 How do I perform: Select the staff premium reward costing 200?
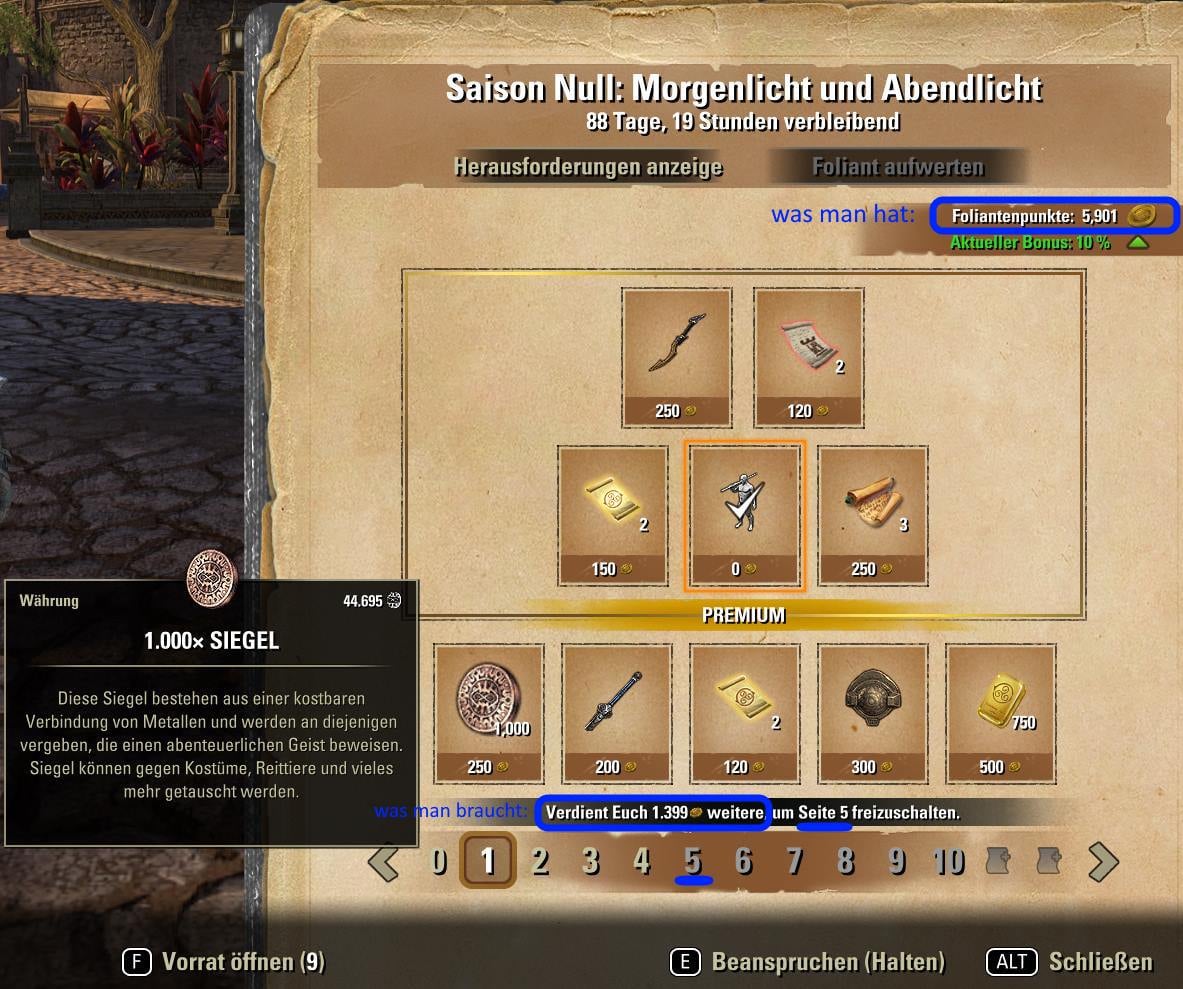coord(617,712)
